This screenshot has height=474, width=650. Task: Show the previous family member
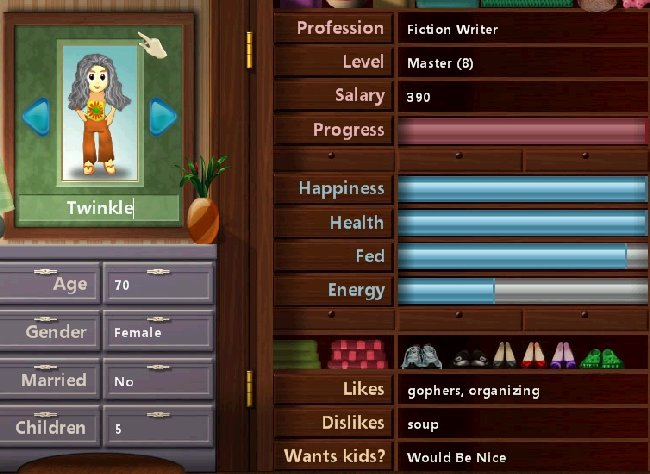click(35, 118)
